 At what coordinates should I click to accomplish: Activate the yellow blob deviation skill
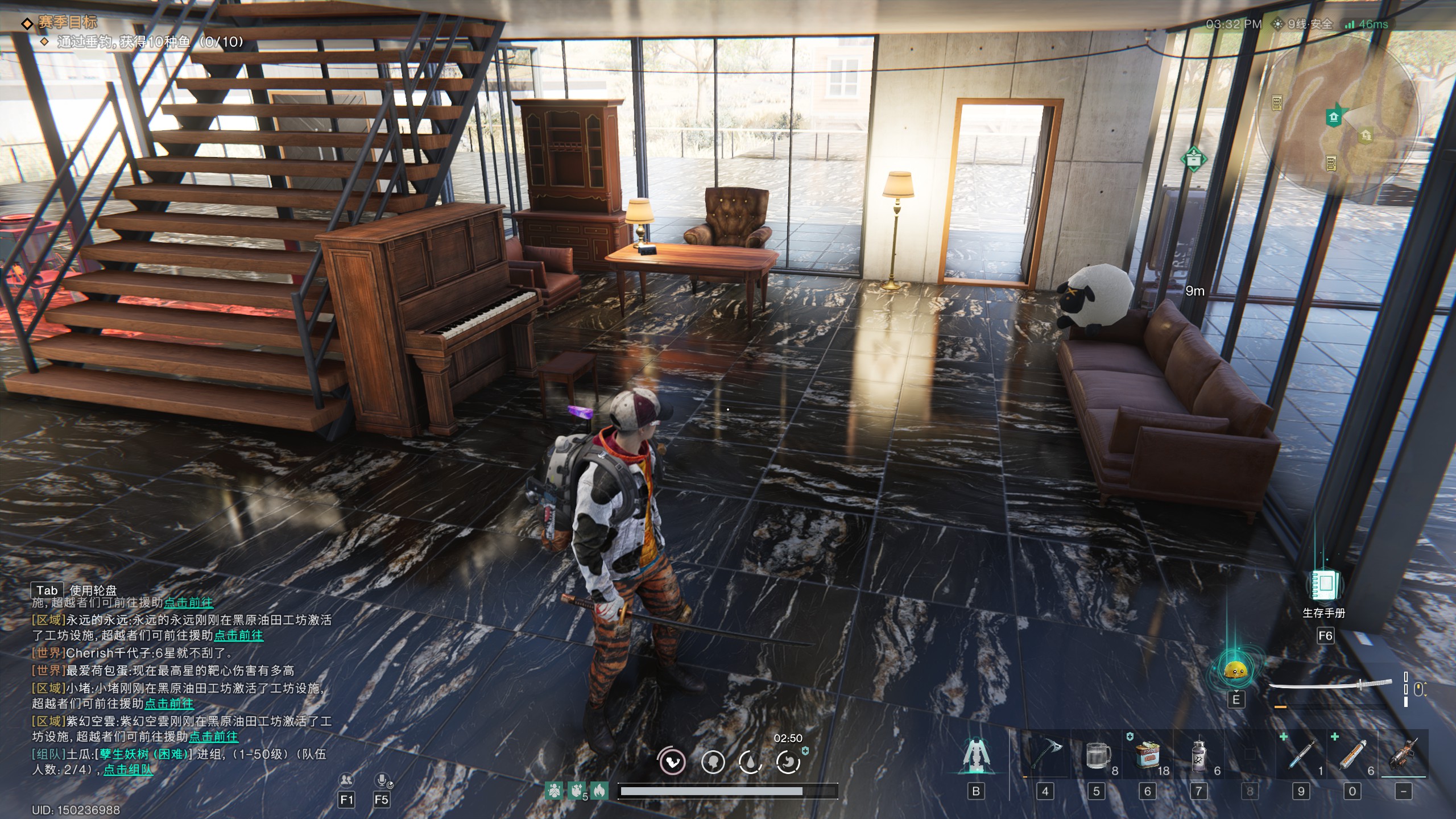pyautogui.click(x=1235, y=671)
